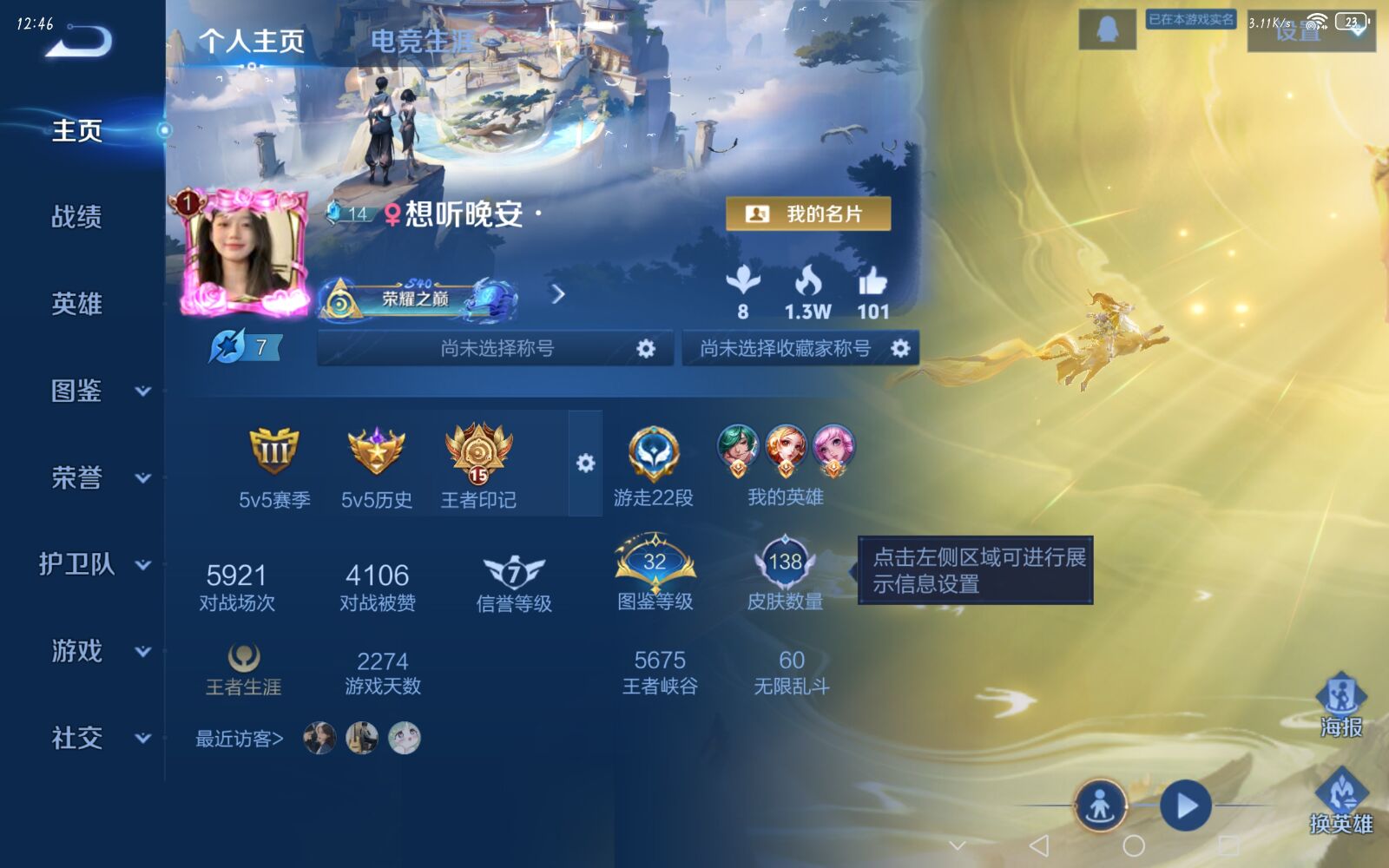The height and width of the screenshot is (868, 1389).
Task: View the 游走22段 roaming rank icon
Action: click(653, 451)
